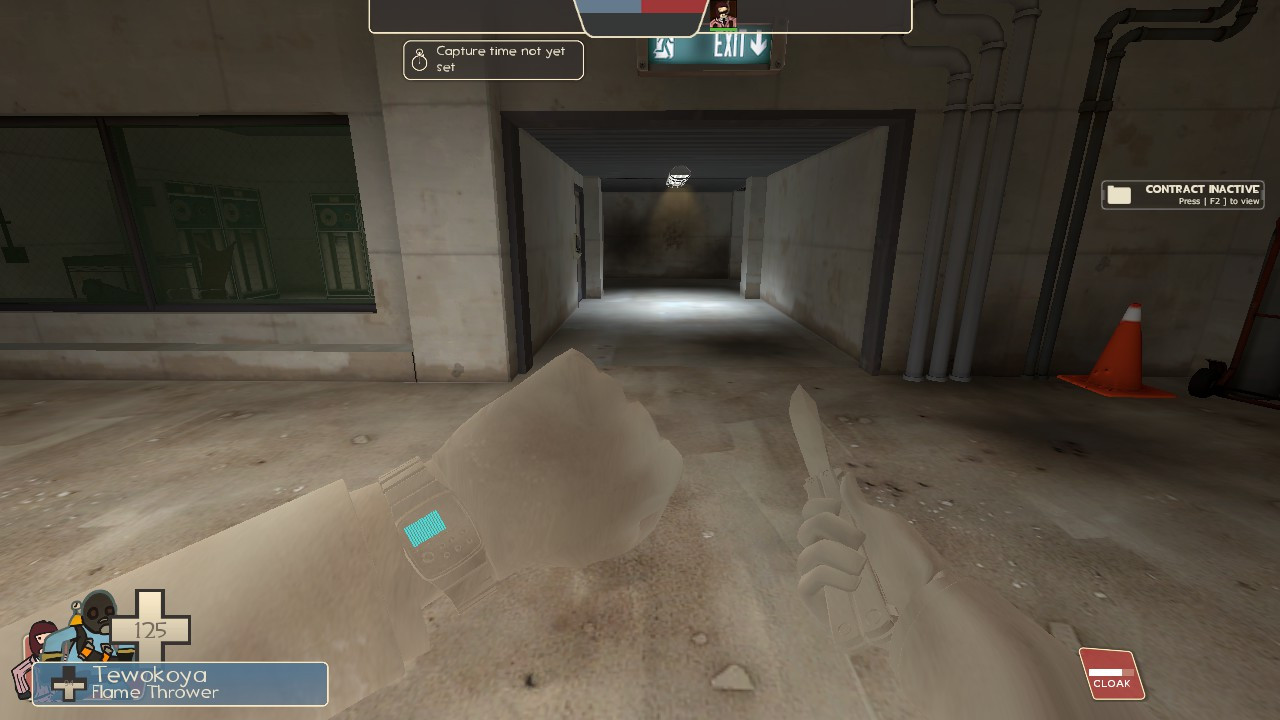Click the Capture time not yet set message
This screenshot has height=720, width=1280.
pos(500,59)
